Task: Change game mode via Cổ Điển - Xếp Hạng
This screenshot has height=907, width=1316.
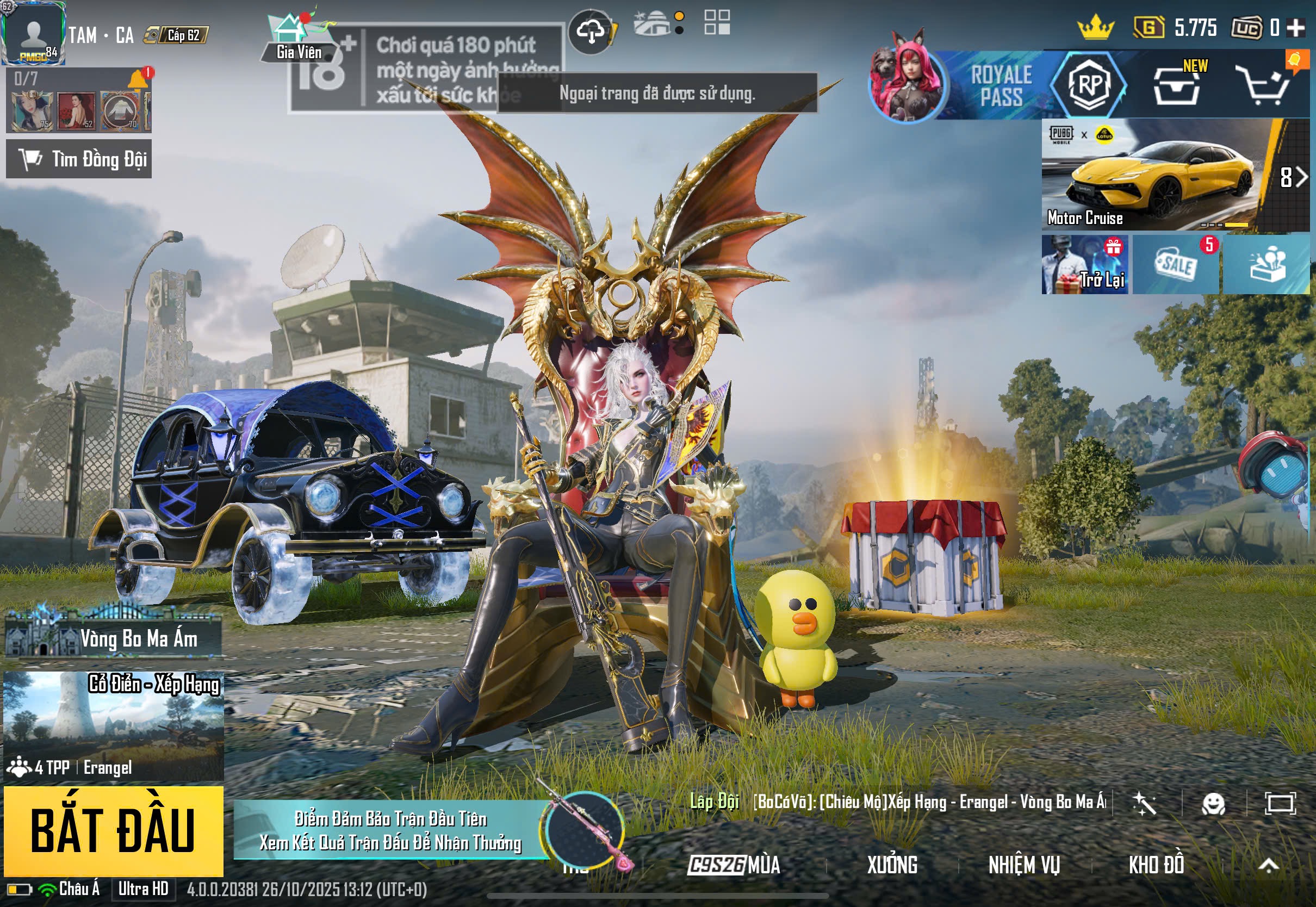Action: point(114,725)
